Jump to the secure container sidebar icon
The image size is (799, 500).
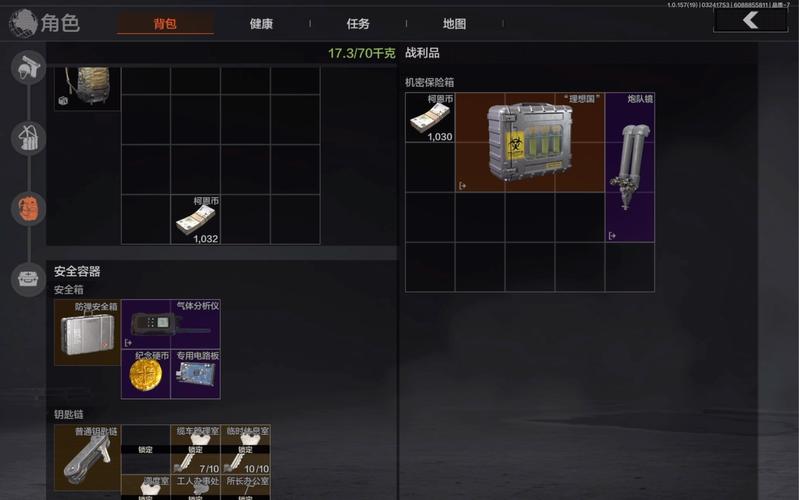tap(27, 279)
